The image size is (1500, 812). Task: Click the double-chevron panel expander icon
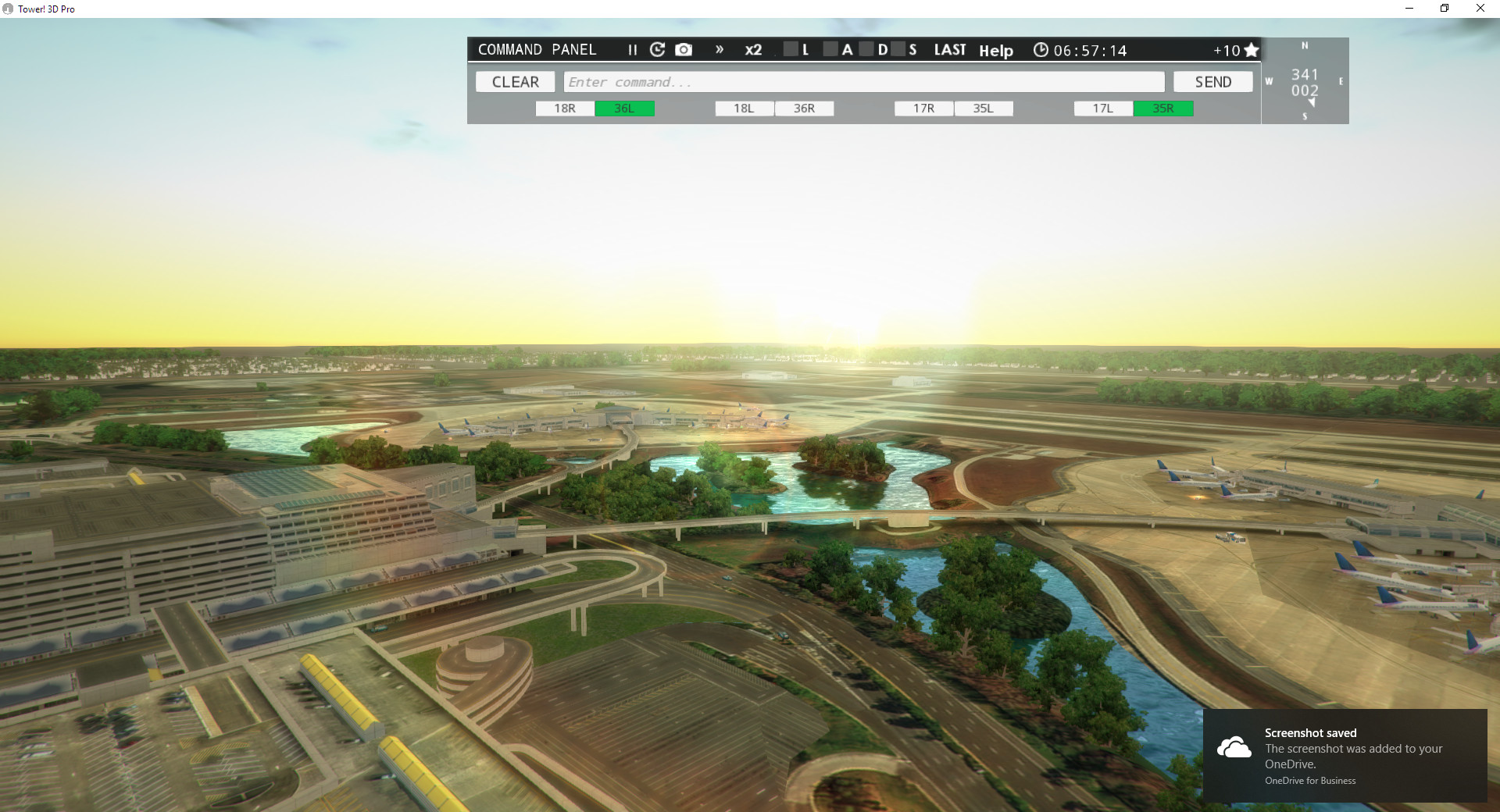tap(720, 49)
